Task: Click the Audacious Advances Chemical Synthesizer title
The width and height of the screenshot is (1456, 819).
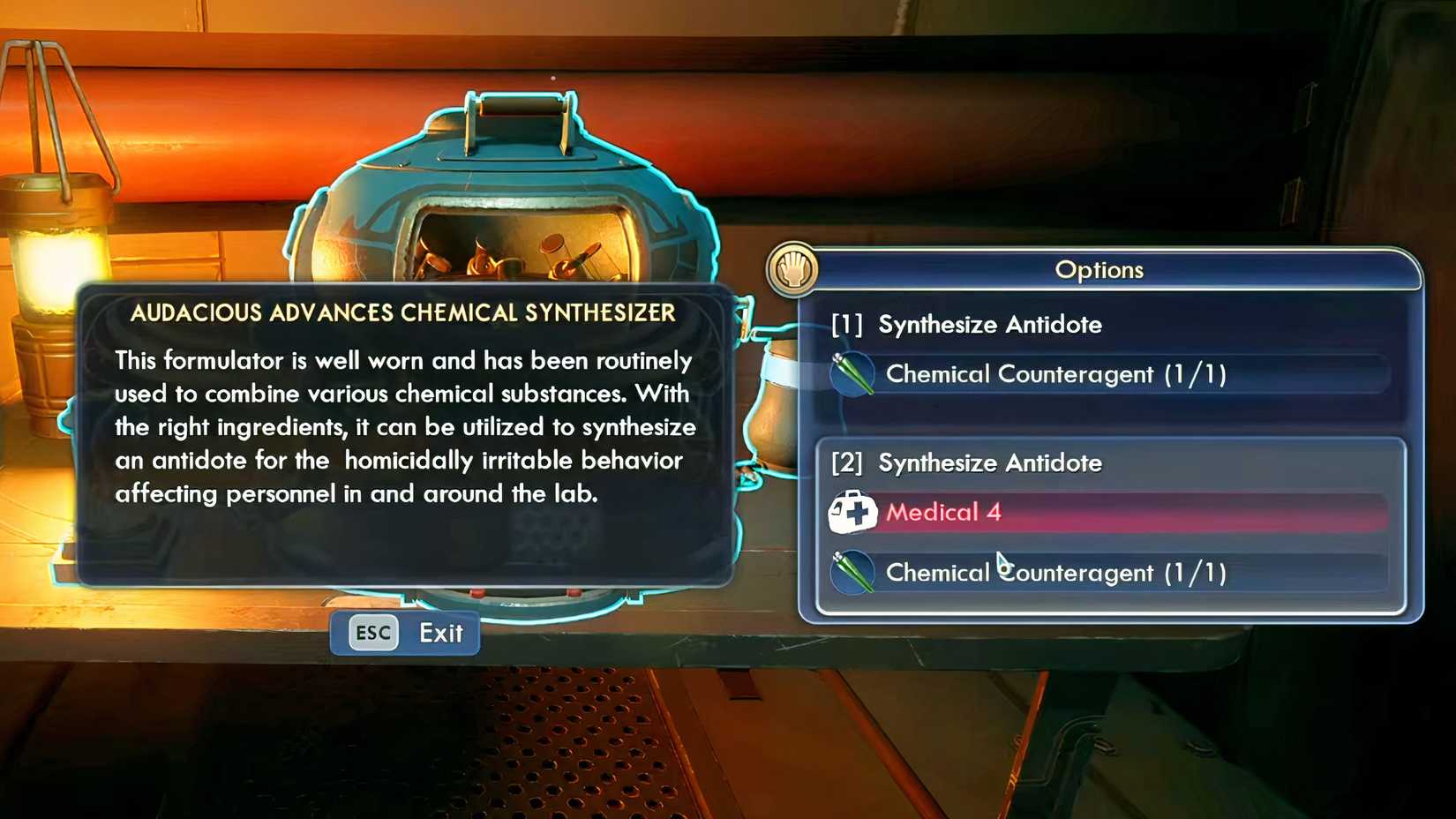Action: point(403,312)
